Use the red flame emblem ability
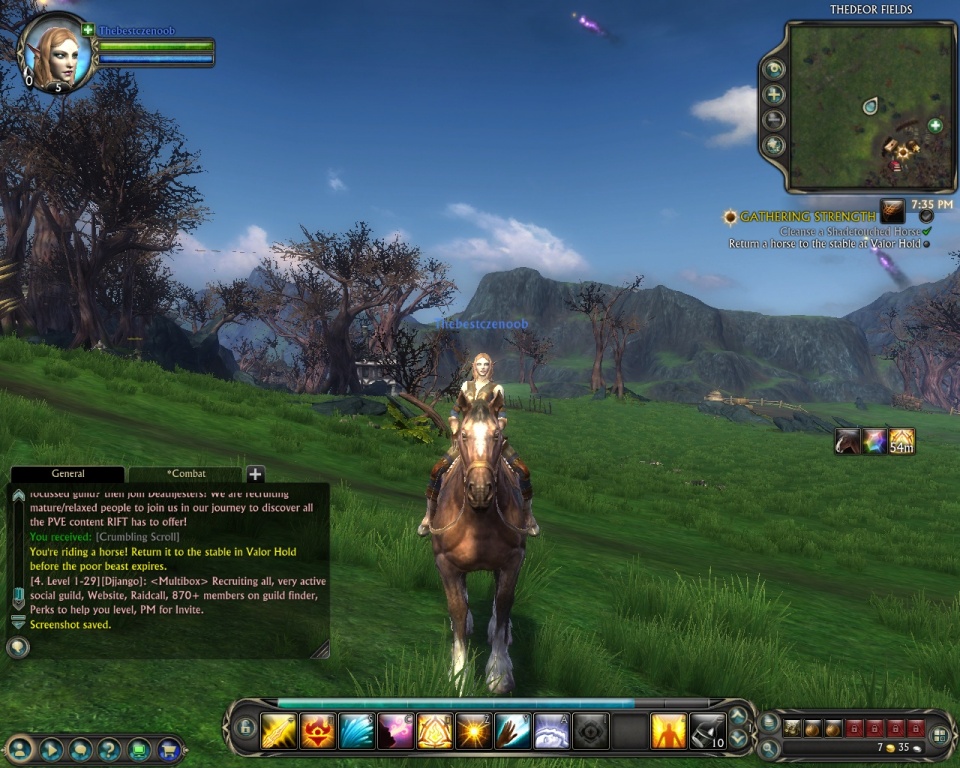The width and height of the screenshot is (960, 768). tap(317, 730)
